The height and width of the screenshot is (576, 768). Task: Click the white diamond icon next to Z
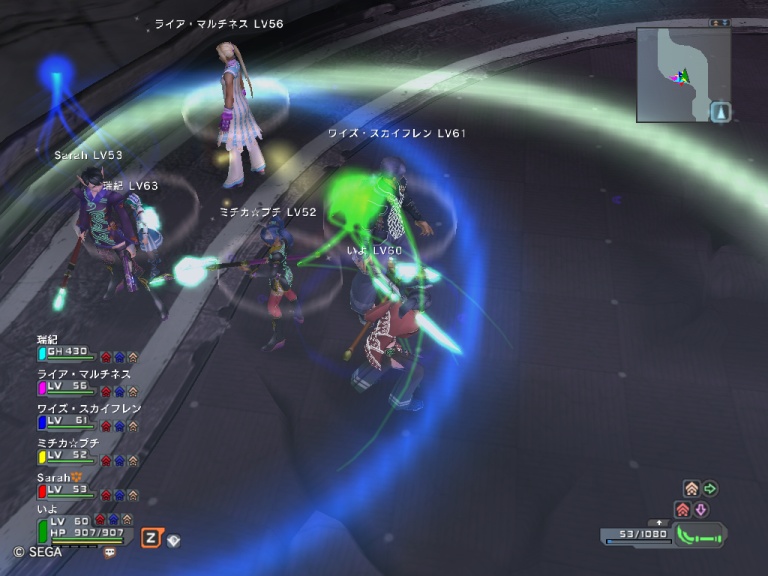pos(174,540)
